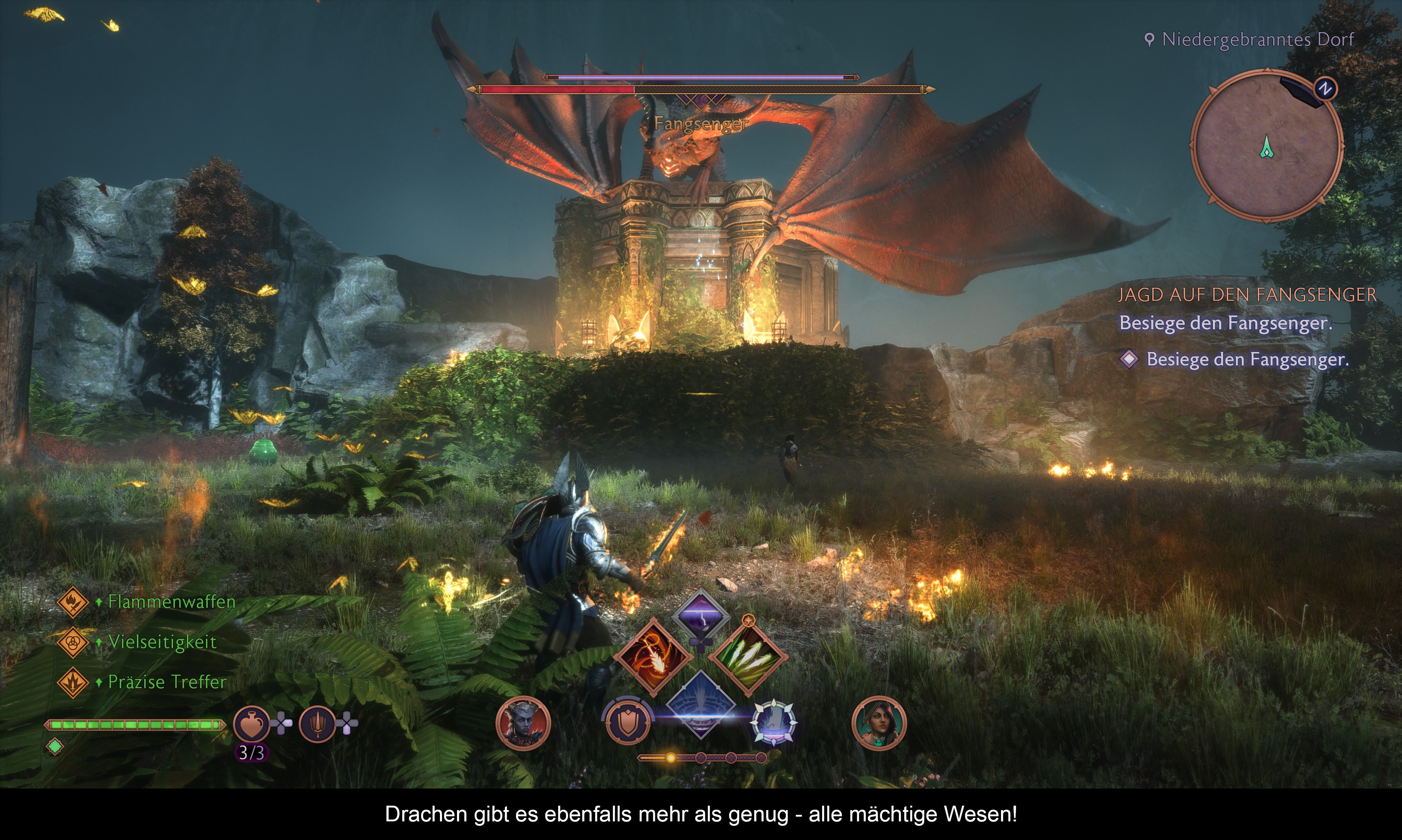The image size is (1402, 840).
Task: Open the Jagd auf den Fangsenger quest
Action: tap(1247, 295)
